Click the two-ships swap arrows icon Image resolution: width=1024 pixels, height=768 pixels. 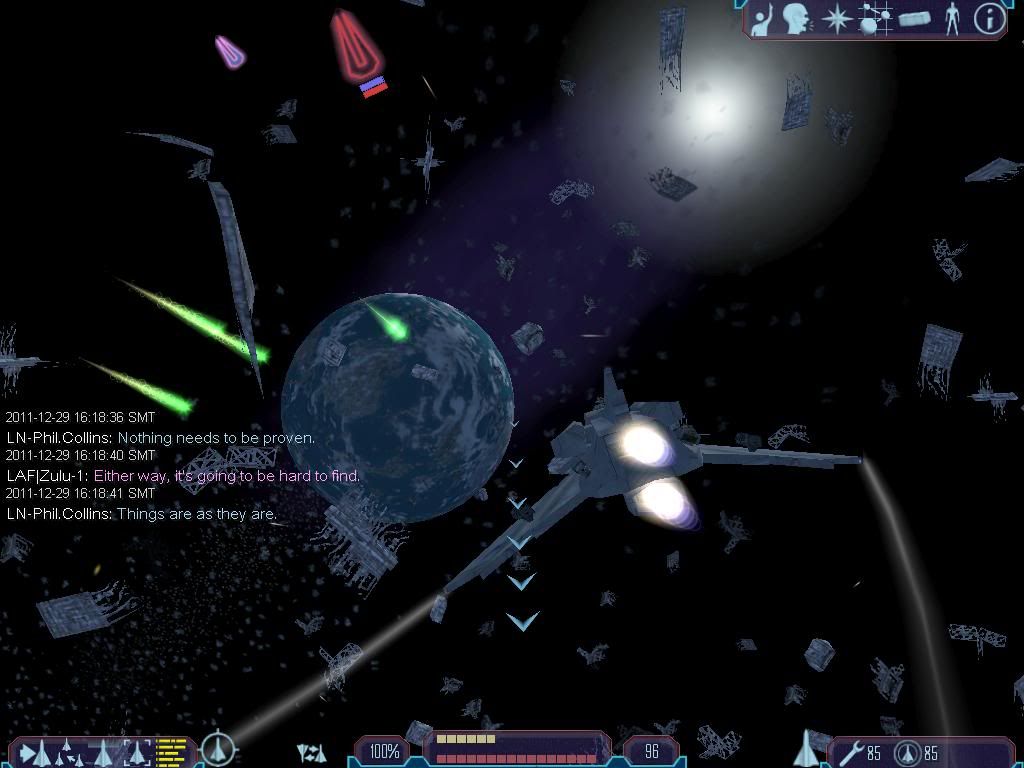pyautogui.click(x=311, y=752)
